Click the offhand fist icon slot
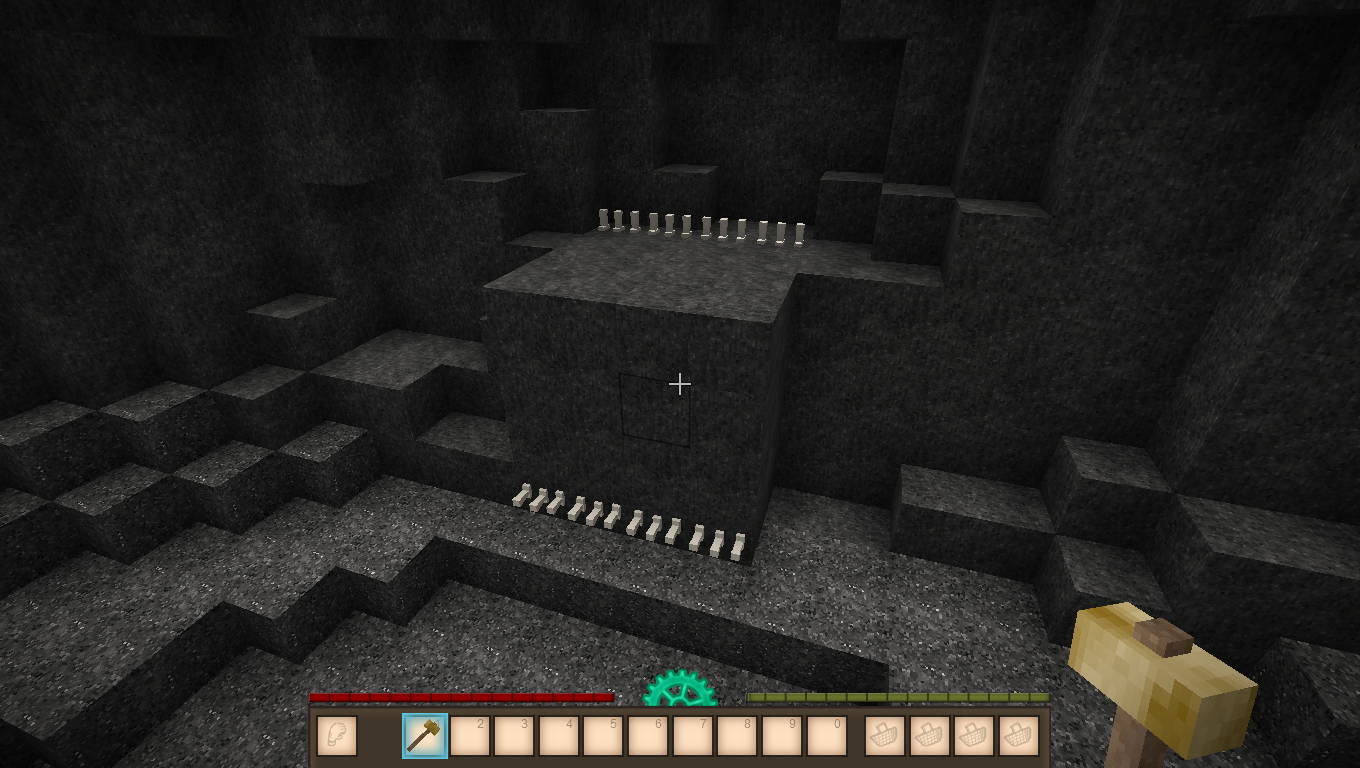Screen dimensions: 1360x768 [x=337, y=735]
